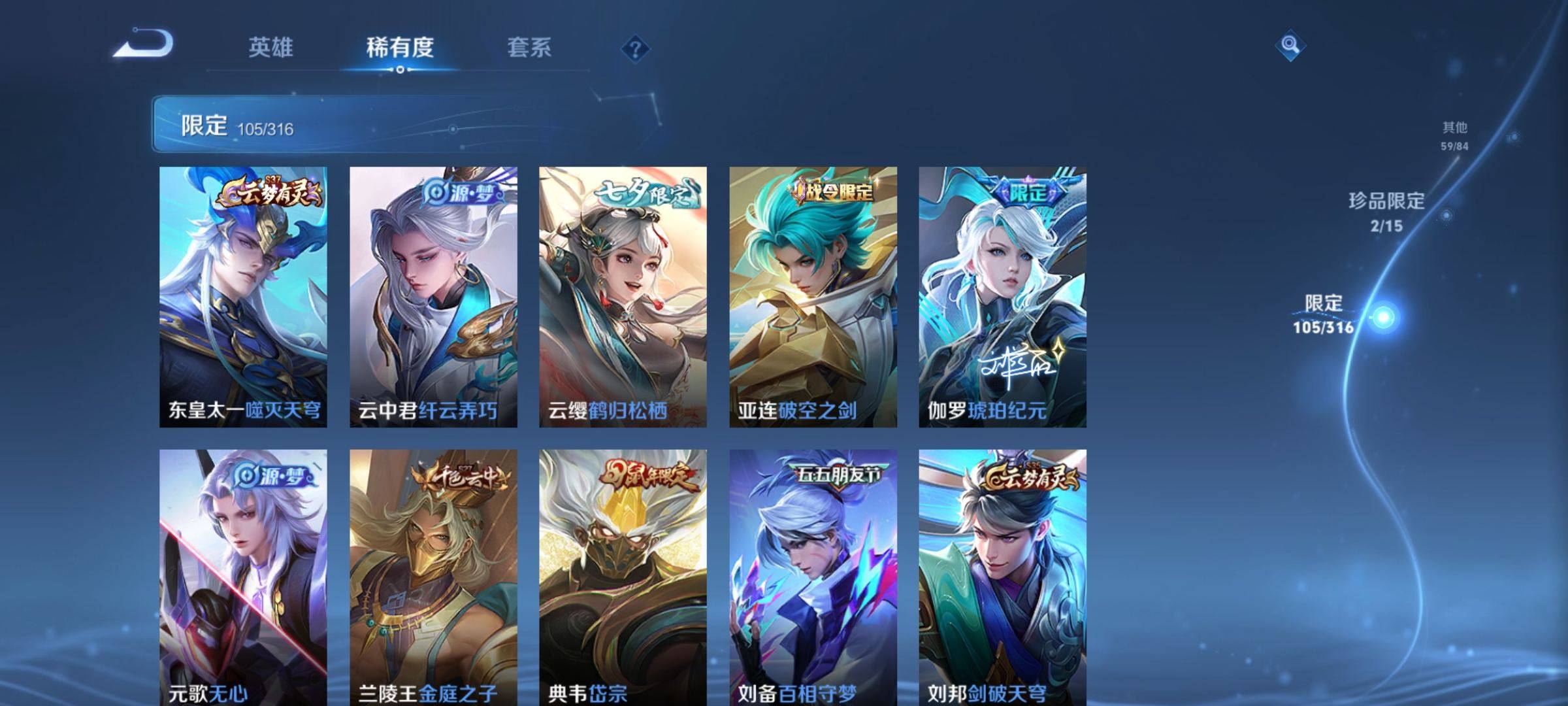Switch to the 英雄 tab
The height and width of the screenshot is (706, 1568).
(x=273, y=47)
